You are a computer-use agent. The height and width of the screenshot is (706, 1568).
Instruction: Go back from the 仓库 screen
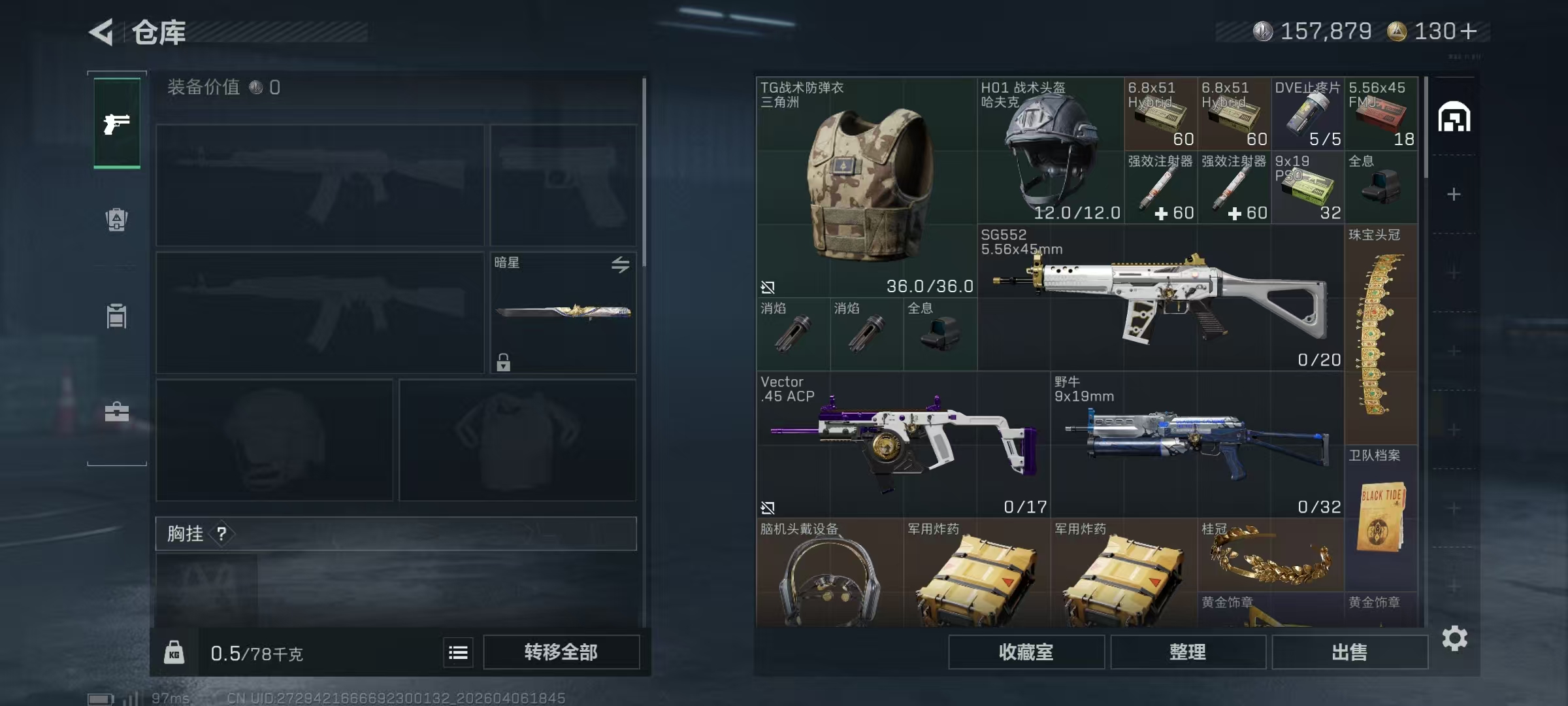pyautogui.click(x=103, y=31)
